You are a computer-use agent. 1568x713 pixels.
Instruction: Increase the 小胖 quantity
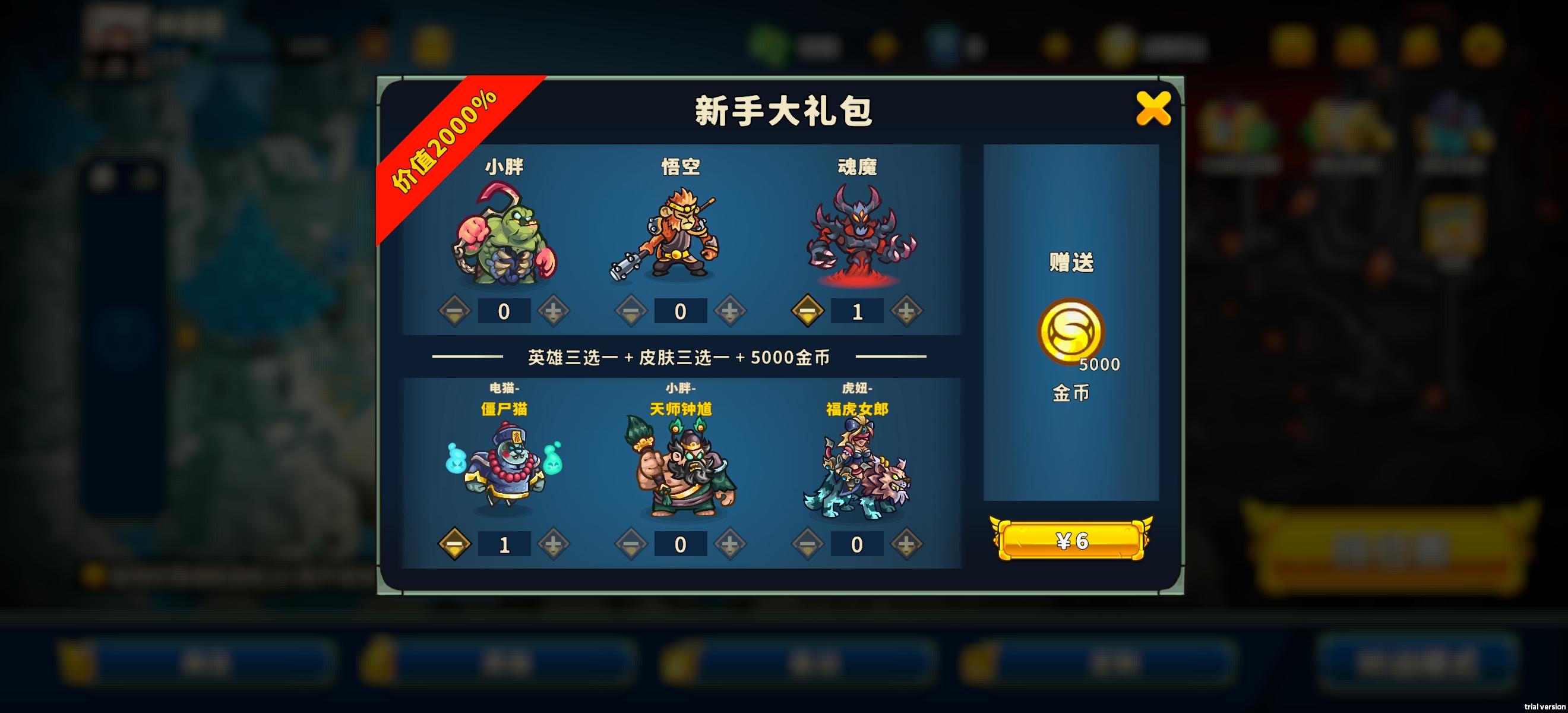coord(553,310)
